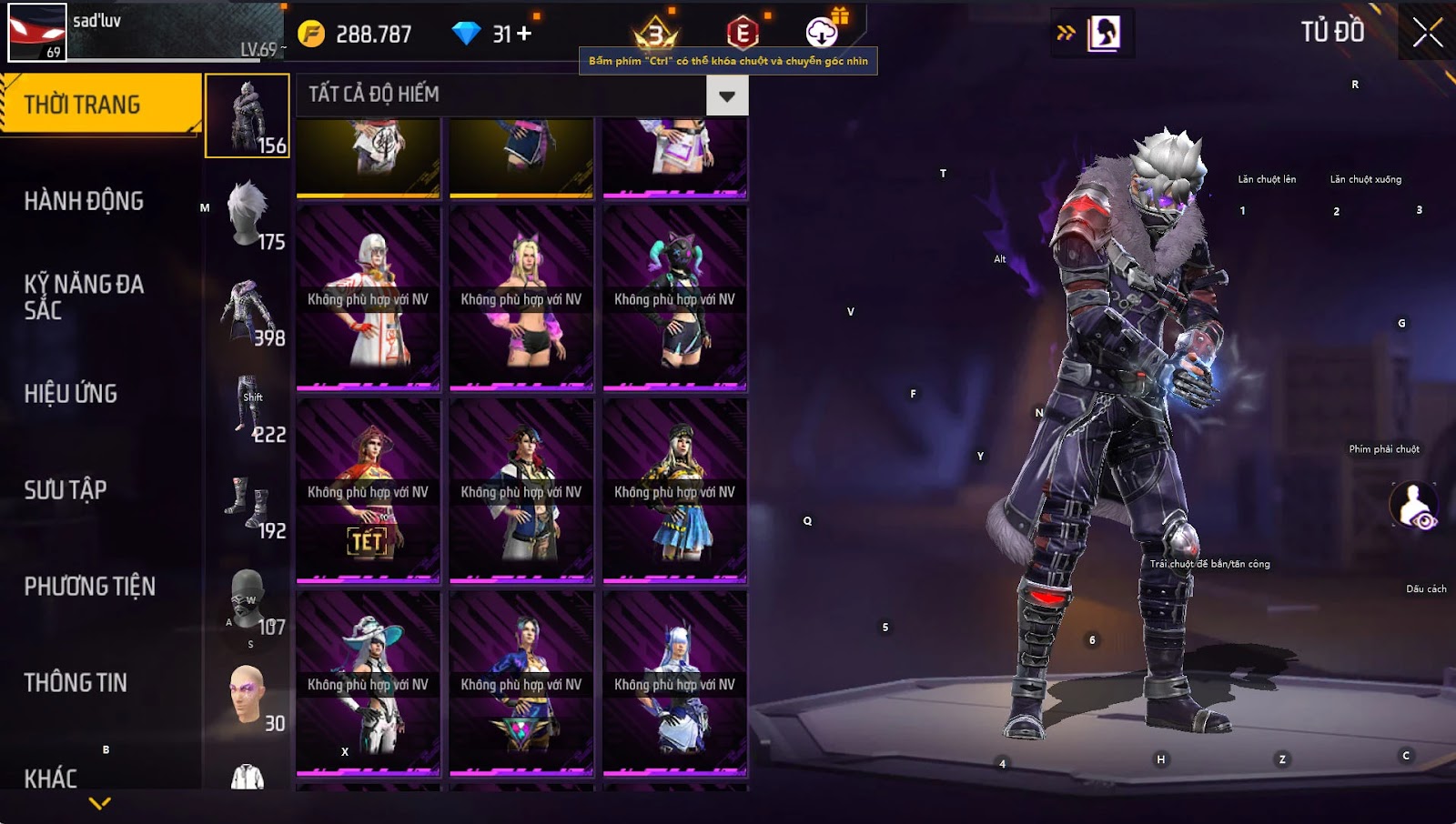Switch to the Hành Động tab

coord(84,201)
